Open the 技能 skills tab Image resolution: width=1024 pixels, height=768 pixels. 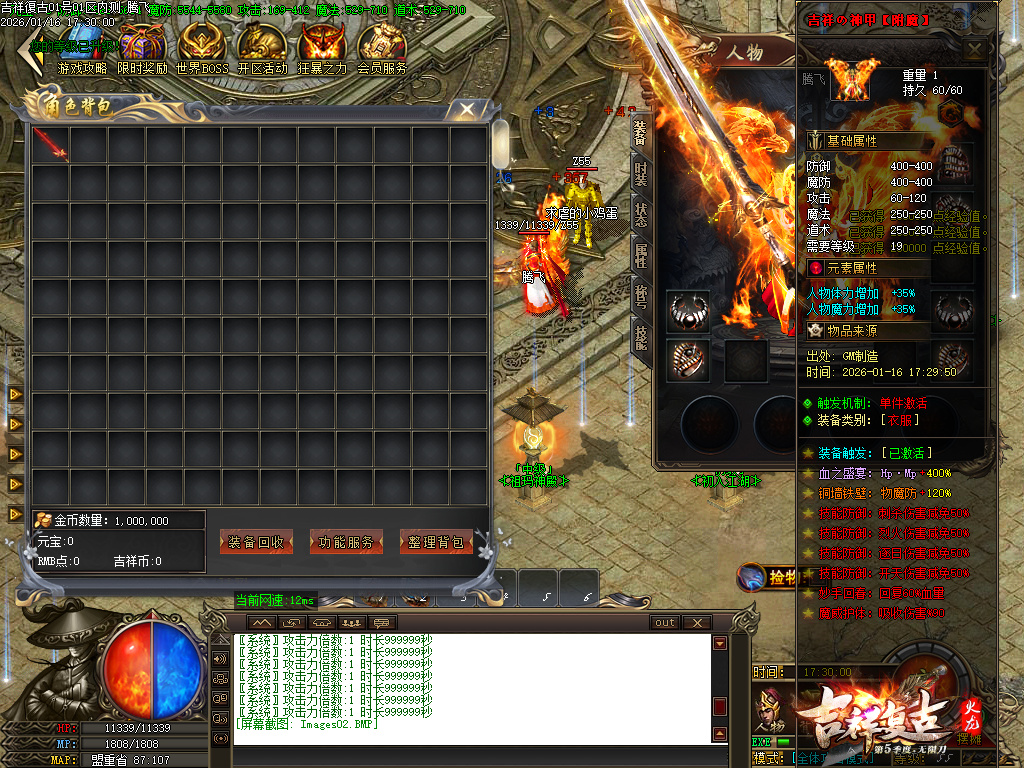point(640,338)
